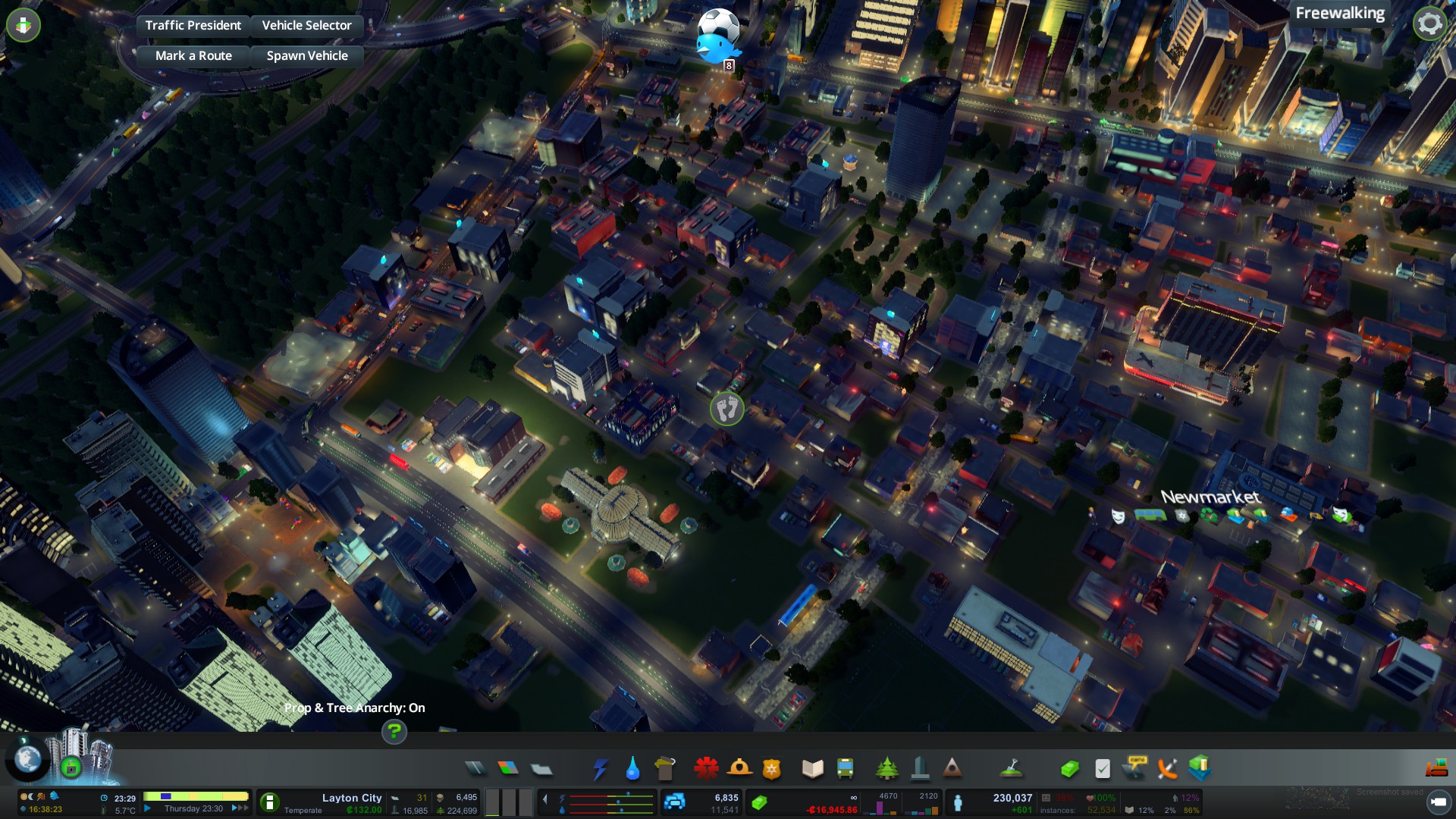Open the Vehicle Selector tool
The width and height of the screenshot is (1456, 819).
click(x=306, y=25)
